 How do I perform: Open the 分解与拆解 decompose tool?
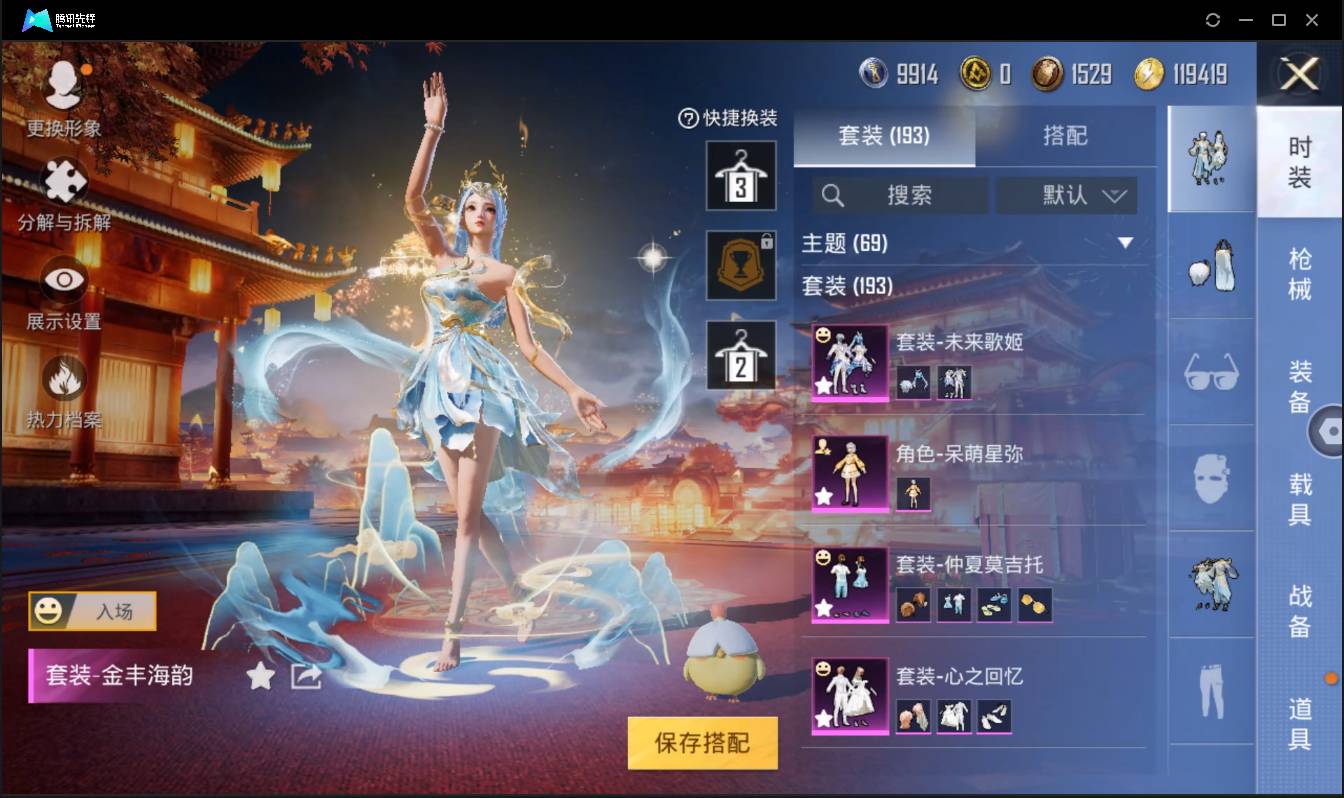pyautogui.click(x=62, y=185)
